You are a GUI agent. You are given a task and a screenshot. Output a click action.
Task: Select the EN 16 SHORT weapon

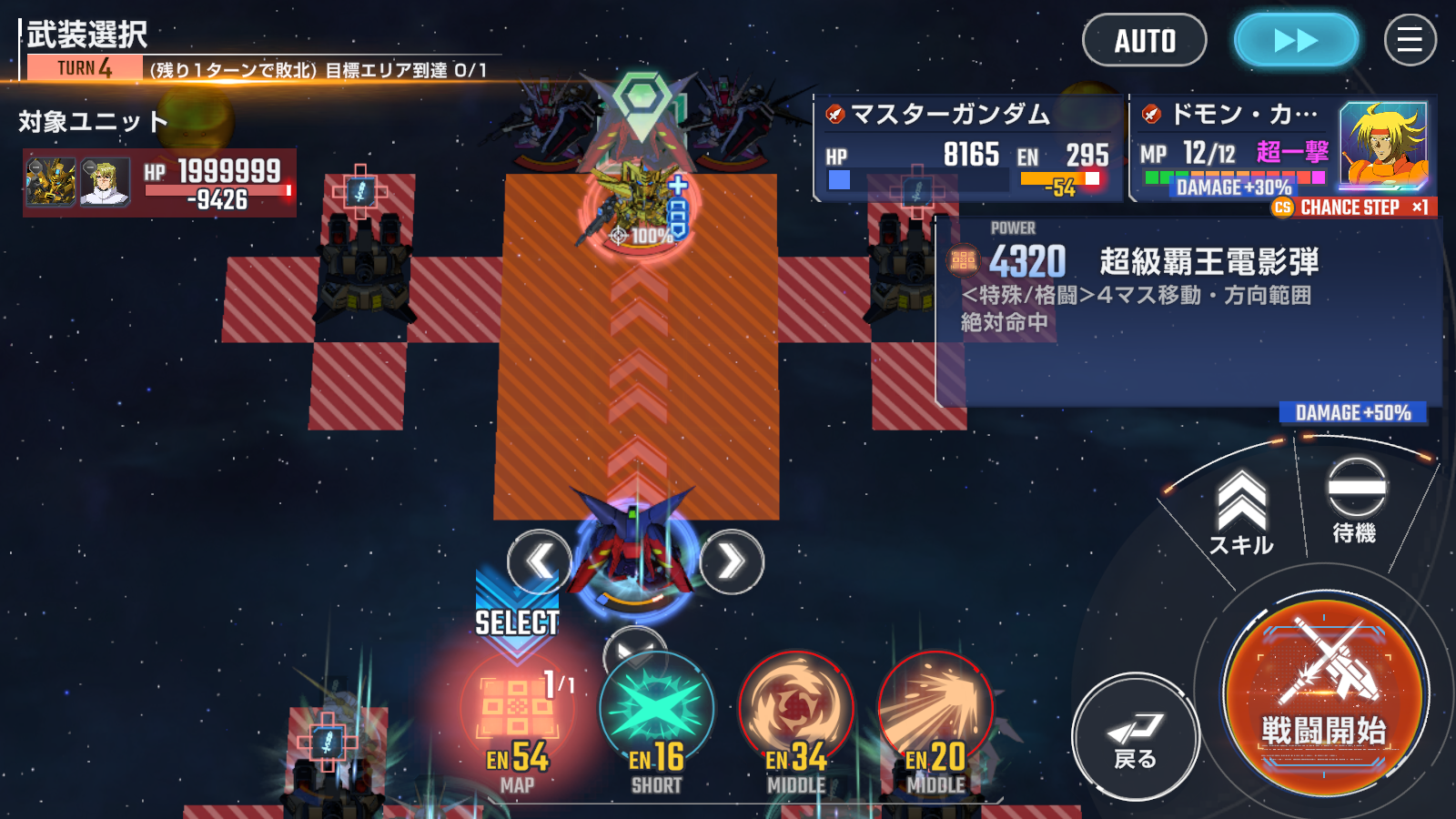(656, 719)
